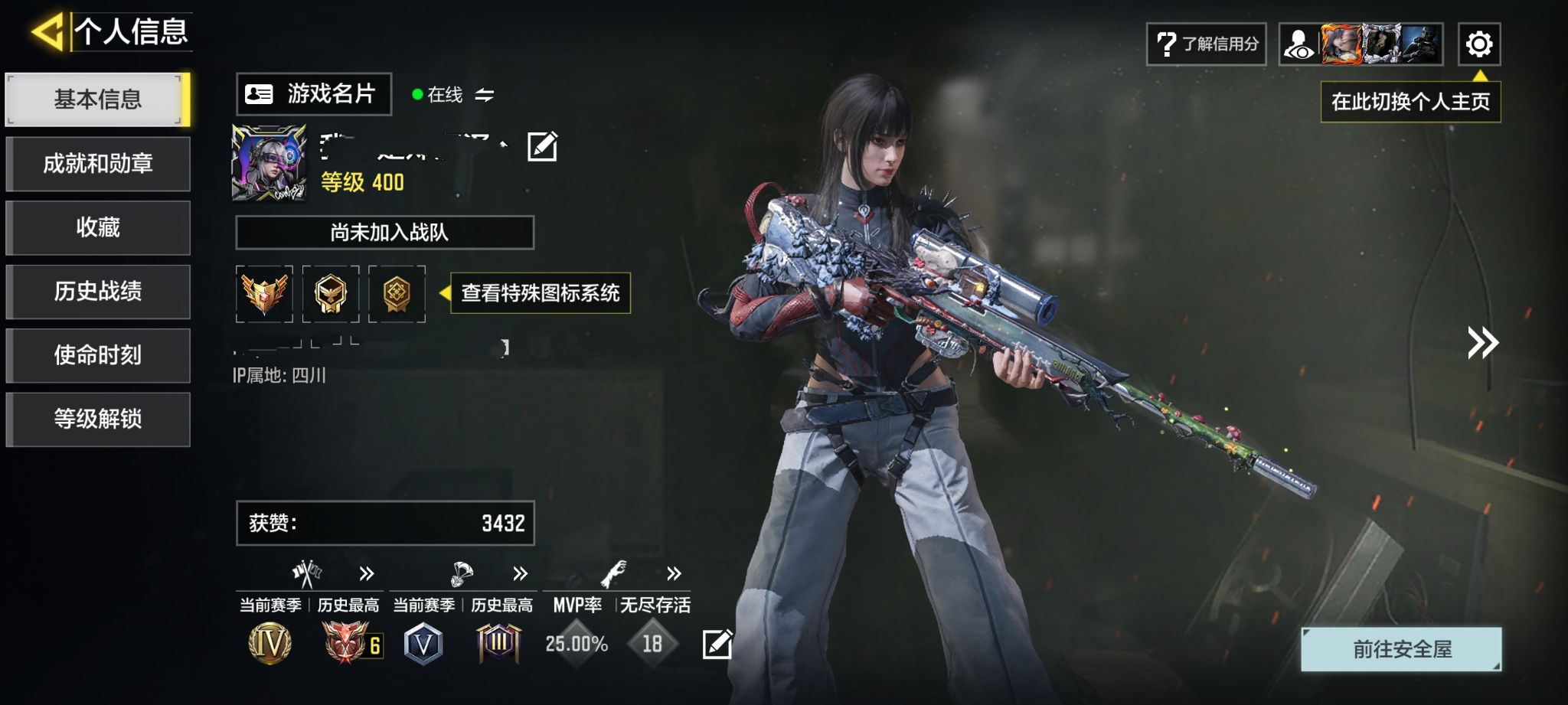Open the gear settings button
This screenshot has height=705, width=1568.
point(1478,44)
